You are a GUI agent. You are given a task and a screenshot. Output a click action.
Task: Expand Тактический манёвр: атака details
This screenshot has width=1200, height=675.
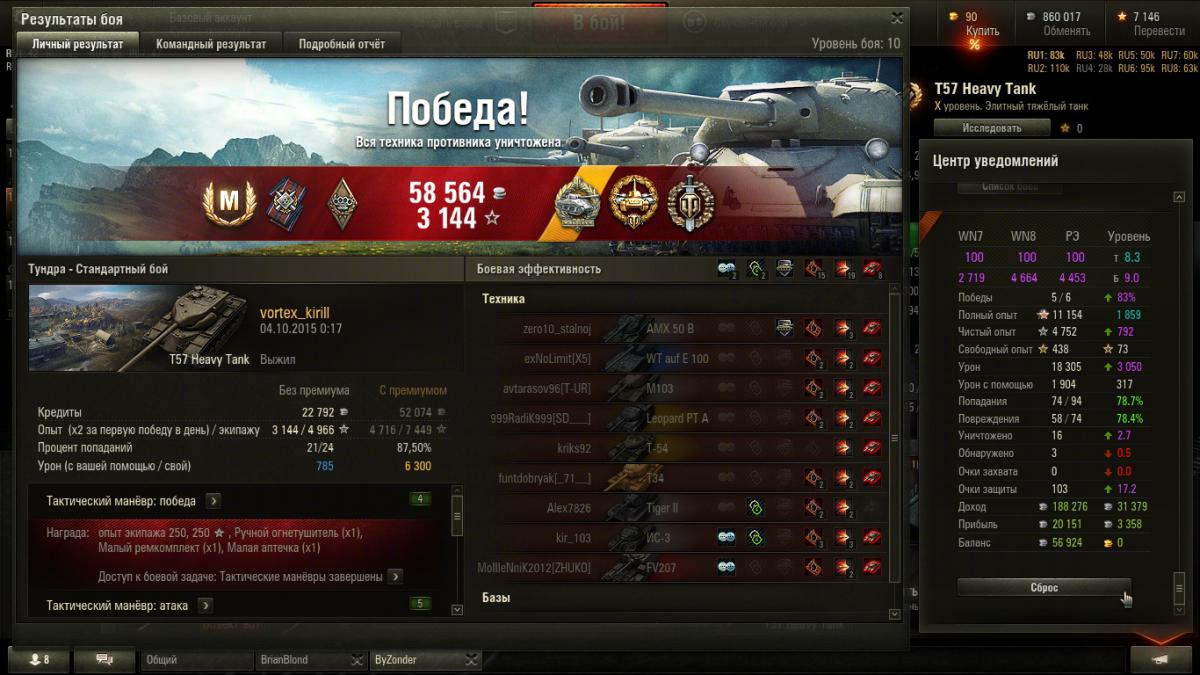tap(206, 605)
